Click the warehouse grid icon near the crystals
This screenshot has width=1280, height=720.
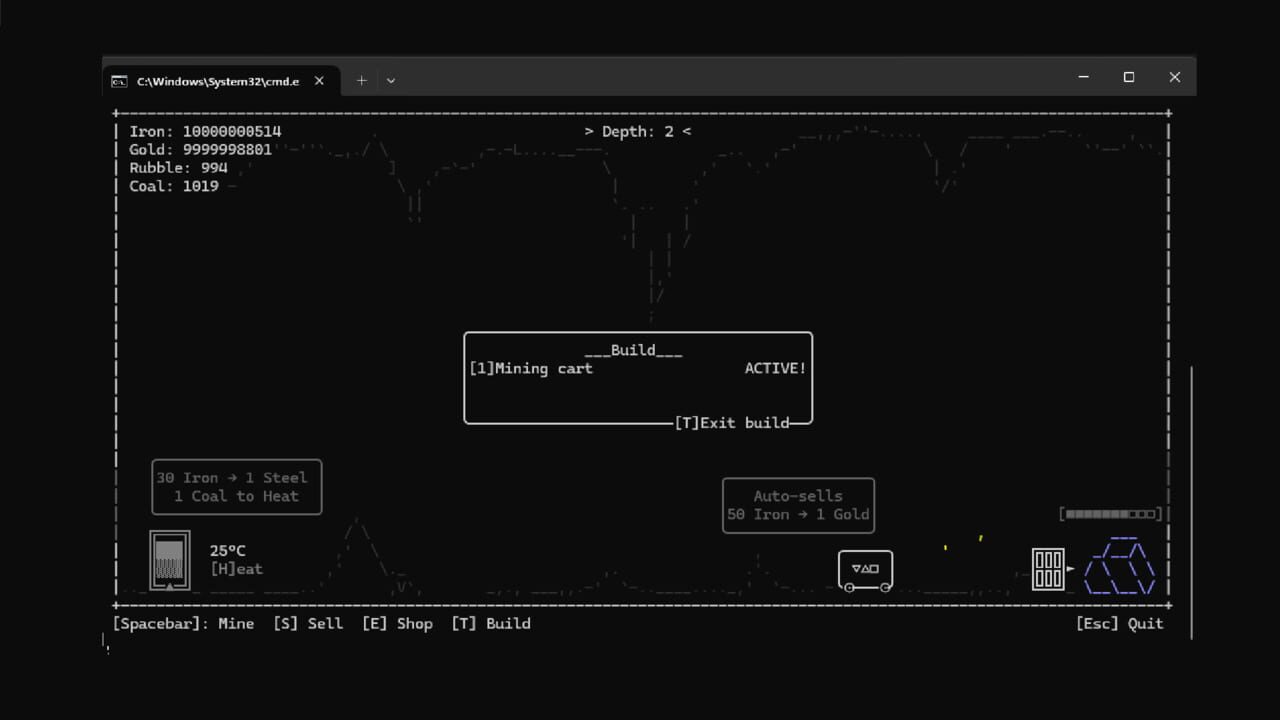pos(1048,568)
